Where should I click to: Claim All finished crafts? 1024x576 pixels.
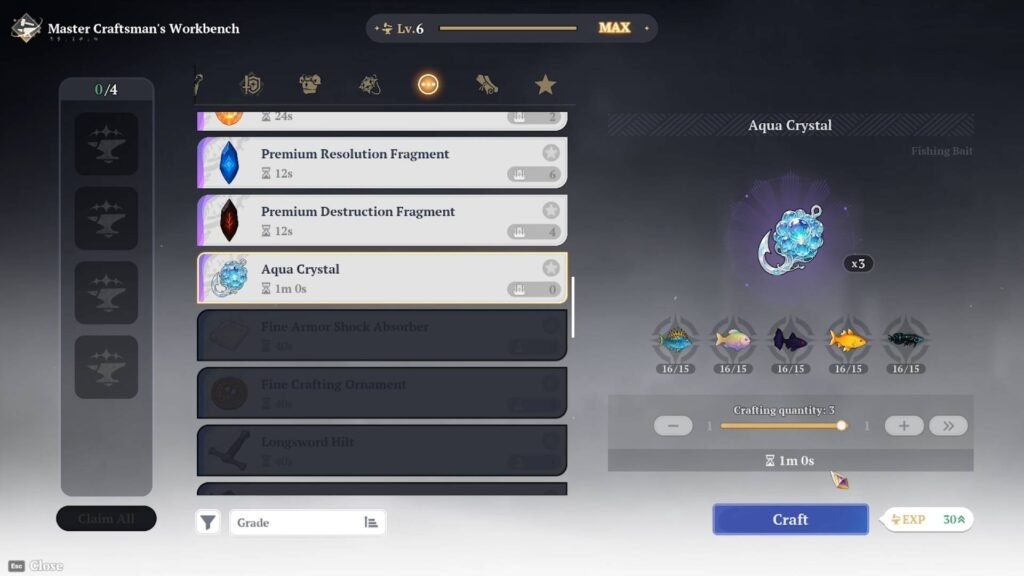click(x=106, y=518)
